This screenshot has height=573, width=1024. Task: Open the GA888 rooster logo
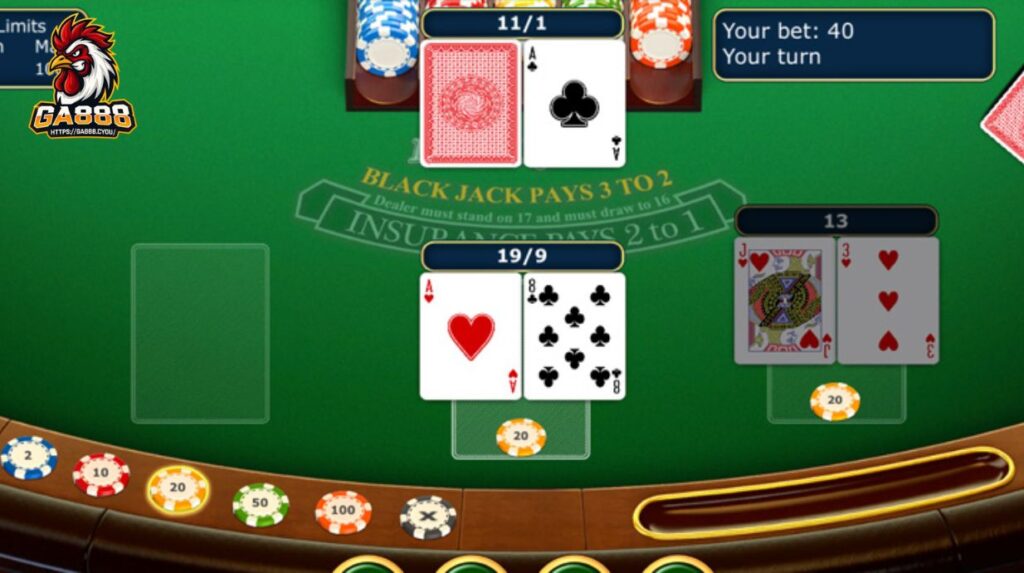[83, 76]
